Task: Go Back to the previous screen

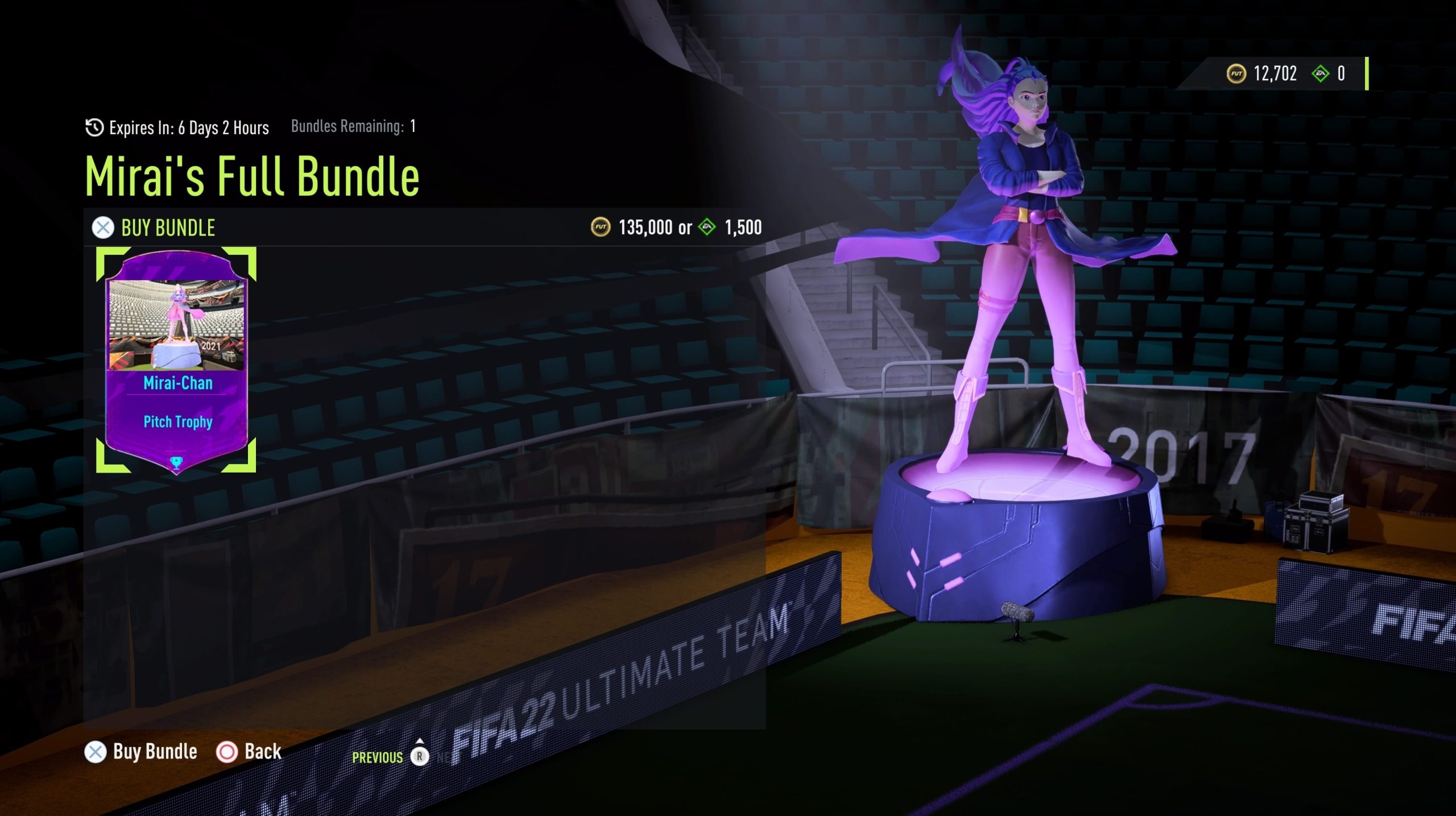Action: click(249, 752)
